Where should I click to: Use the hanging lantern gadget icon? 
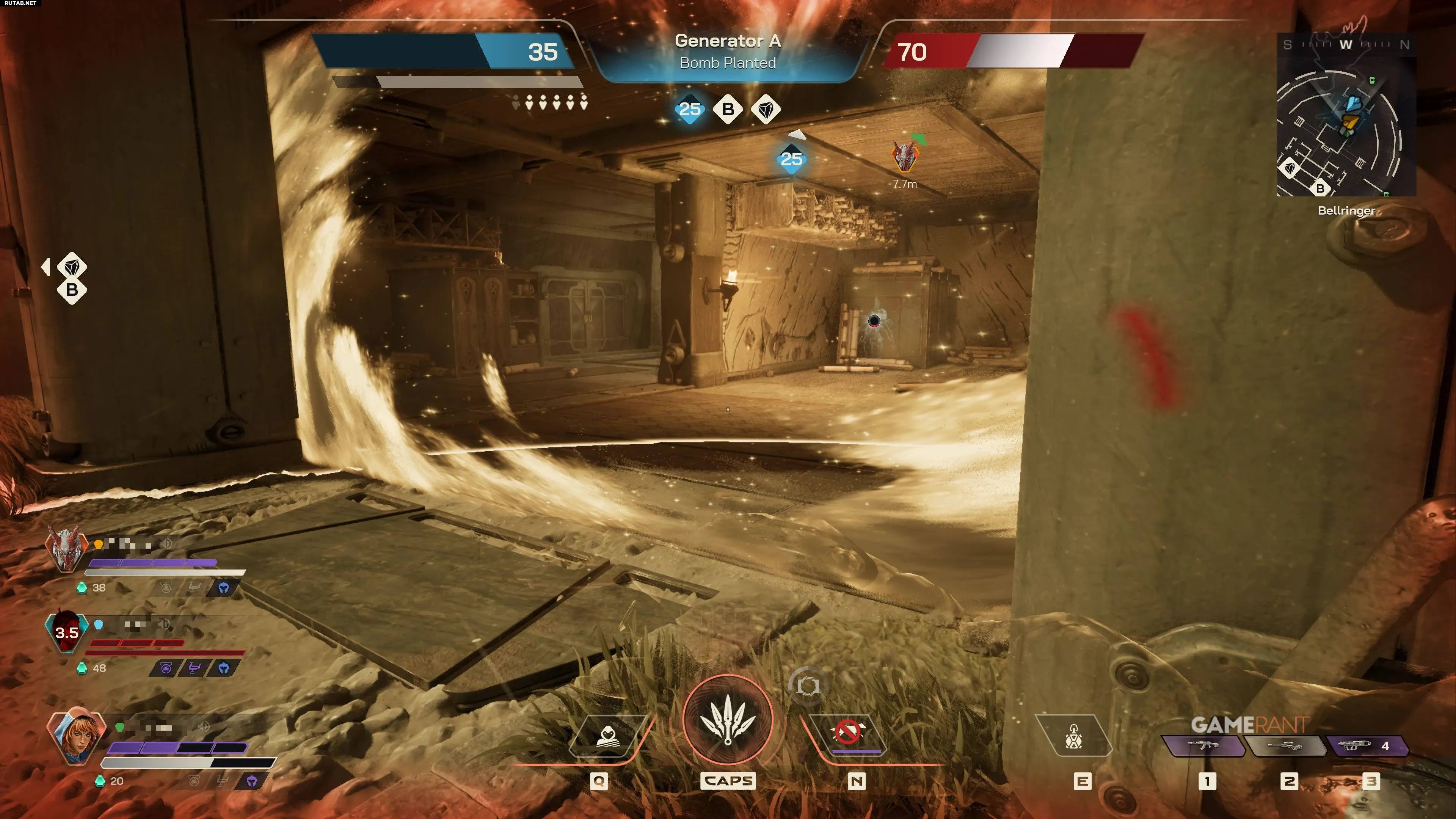coord(1073,735)
